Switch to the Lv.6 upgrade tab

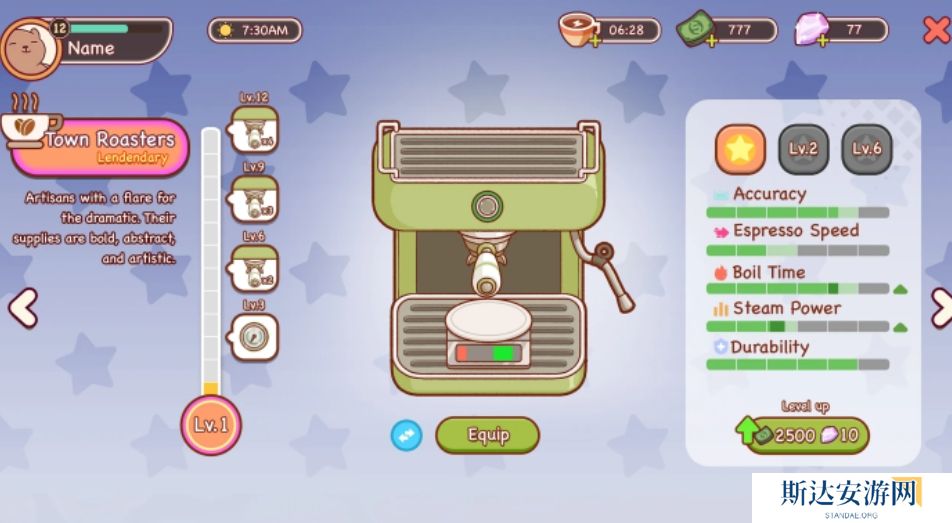(x=866, y=150)
